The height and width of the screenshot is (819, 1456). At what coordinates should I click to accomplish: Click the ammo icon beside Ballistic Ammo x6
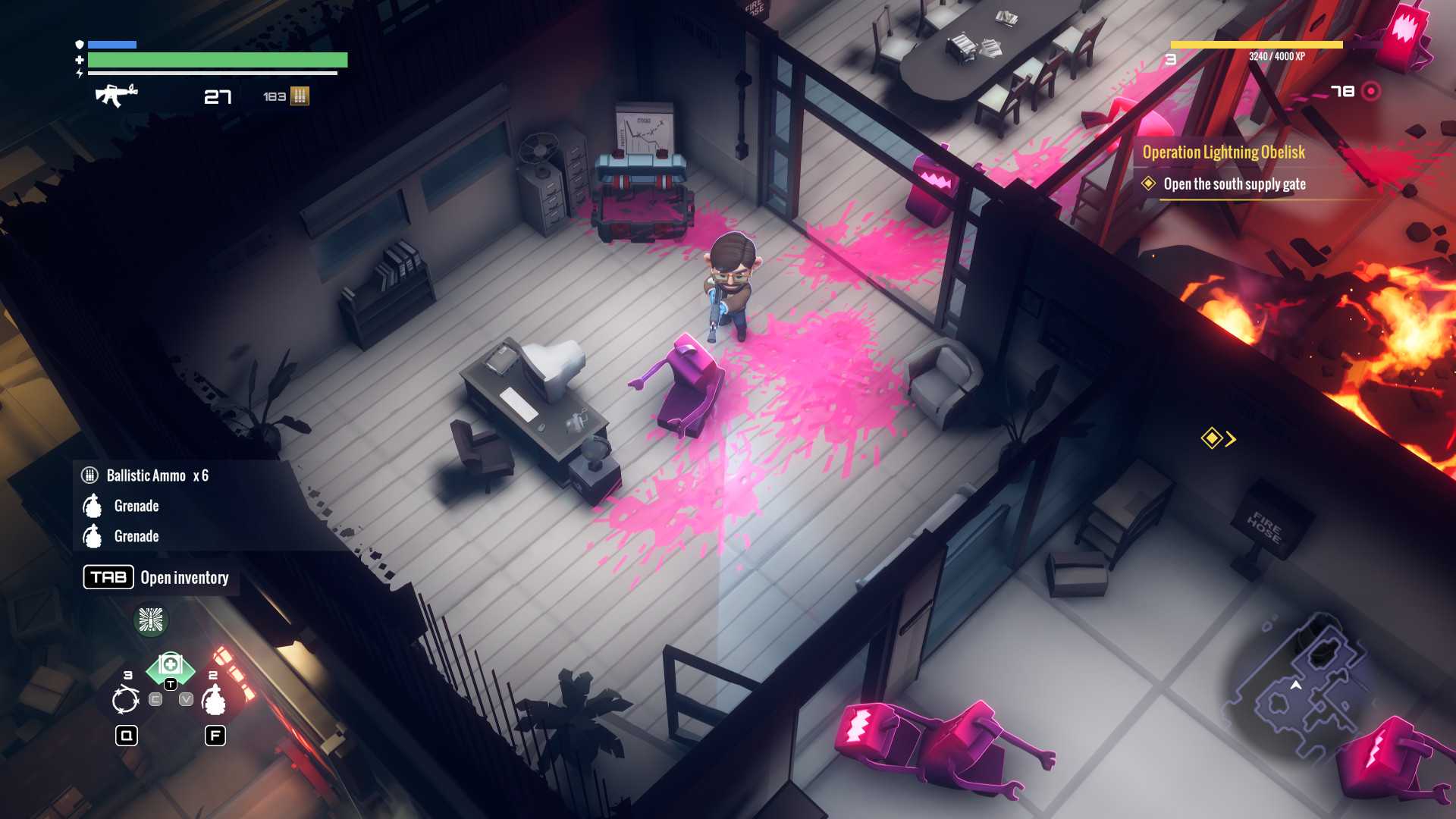point(90,475)
